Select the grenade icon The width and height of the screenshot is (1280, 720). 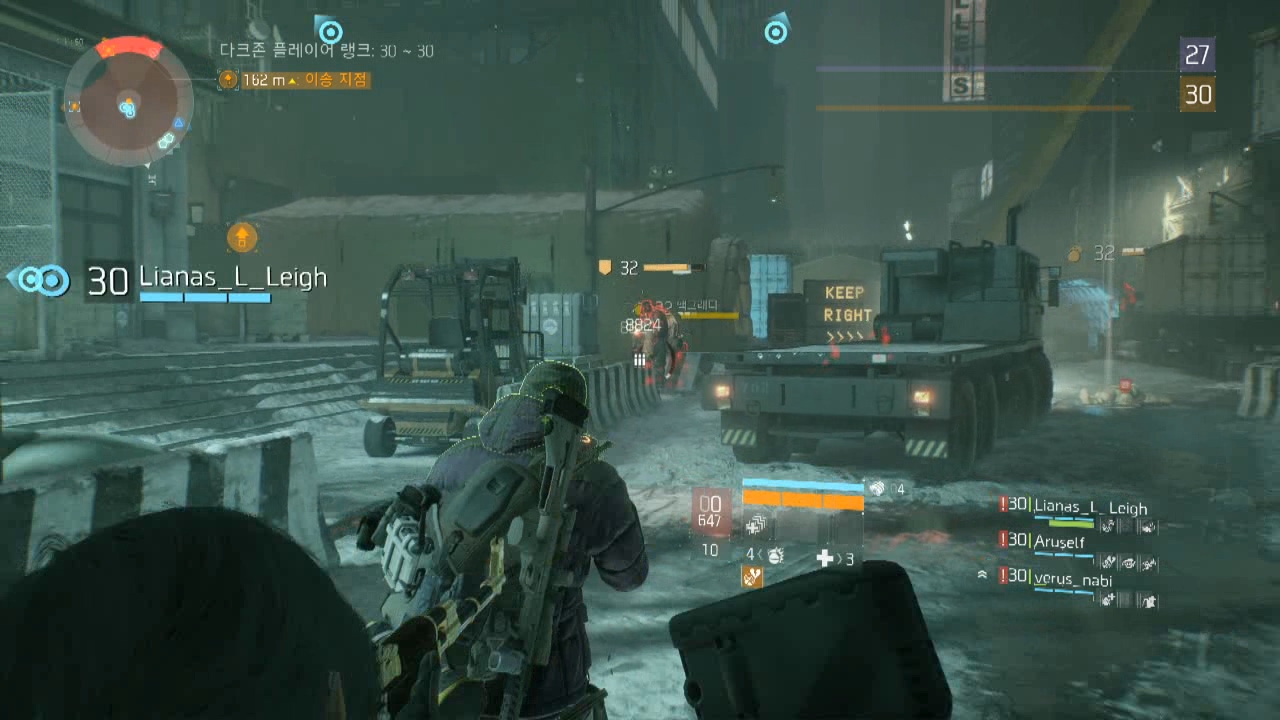[x=775, y=556]
